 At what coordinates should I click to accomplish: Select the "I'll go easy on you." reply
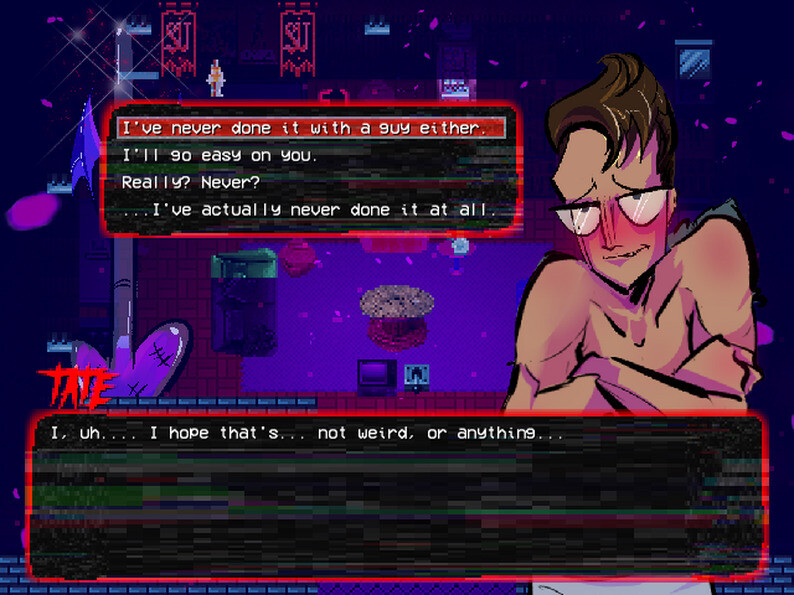tap(219, 156)
